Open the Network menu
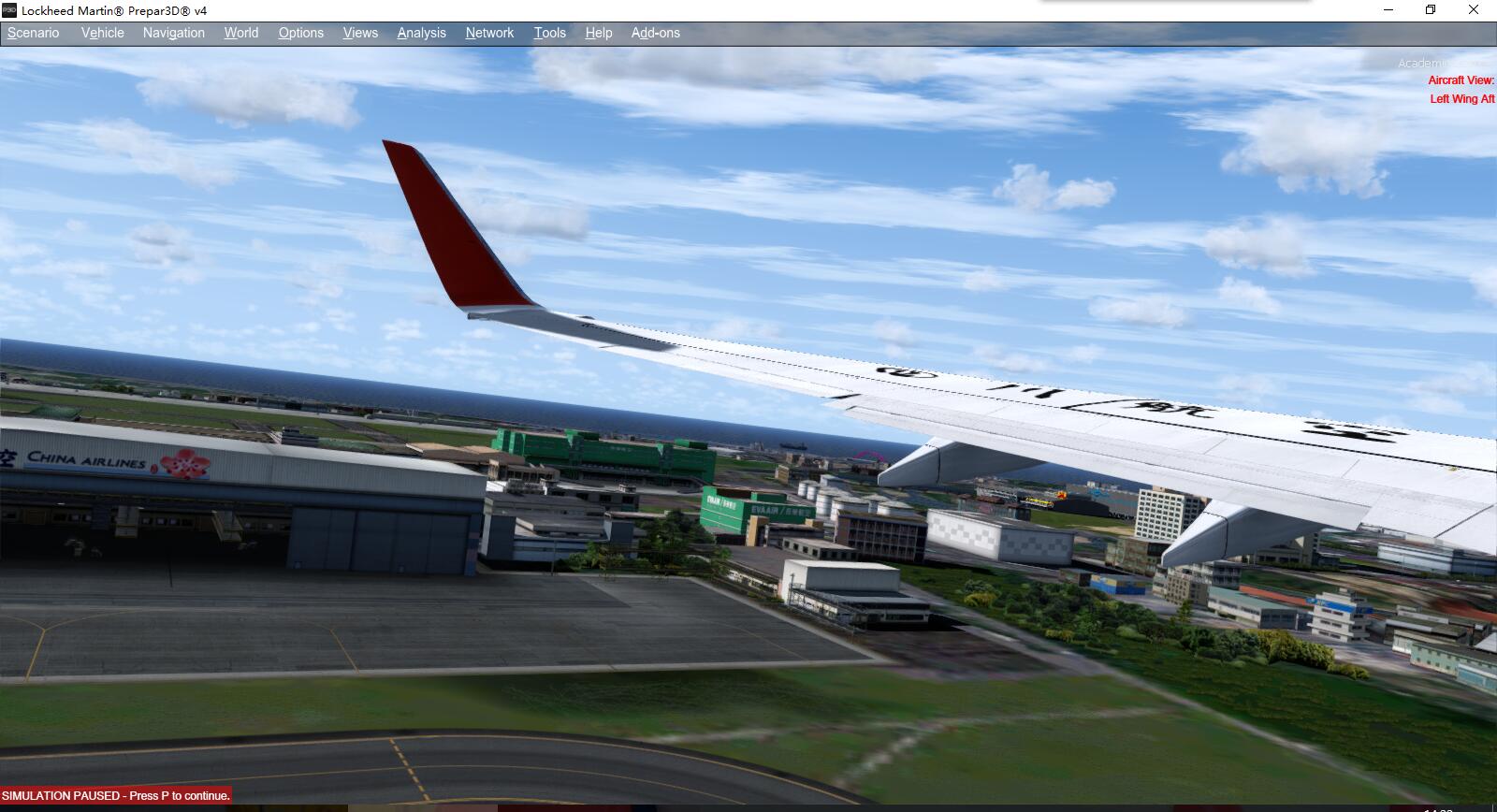Screen dimensions: 1497x812 tap(489, 33)
